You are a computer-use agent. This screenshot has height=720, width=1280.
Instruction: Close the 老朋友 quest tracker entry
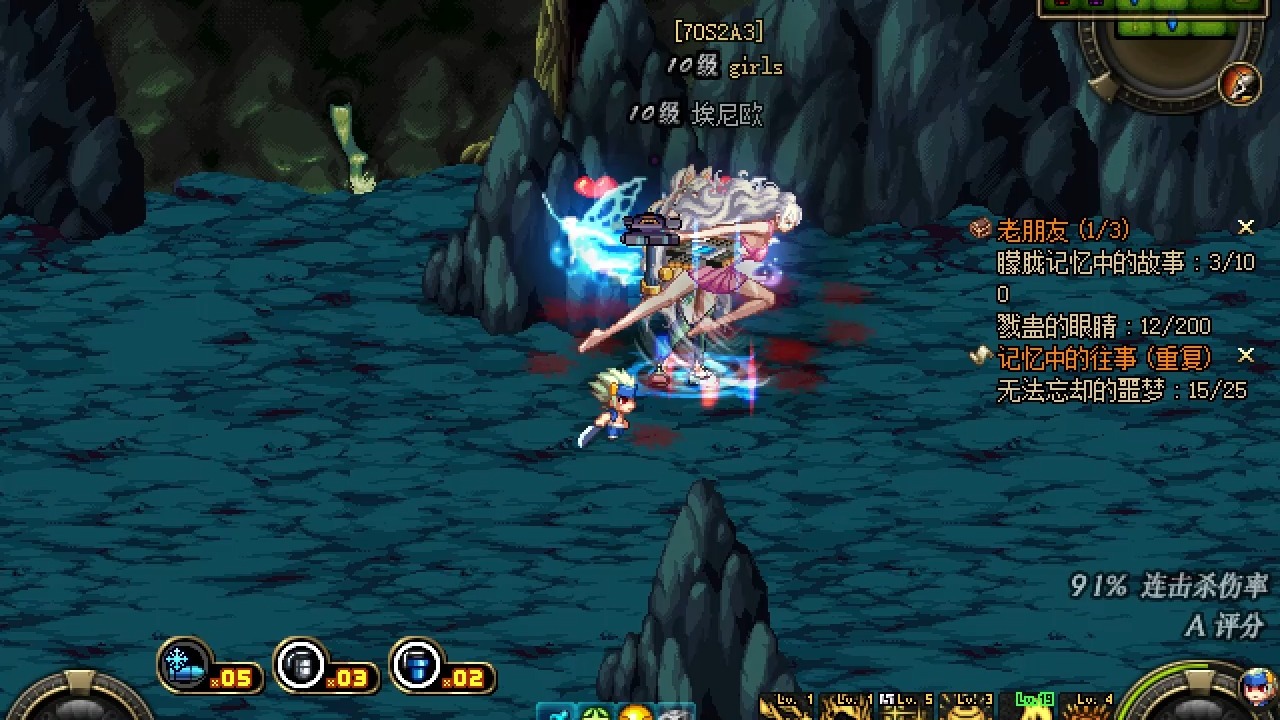tap(1245, 228)
